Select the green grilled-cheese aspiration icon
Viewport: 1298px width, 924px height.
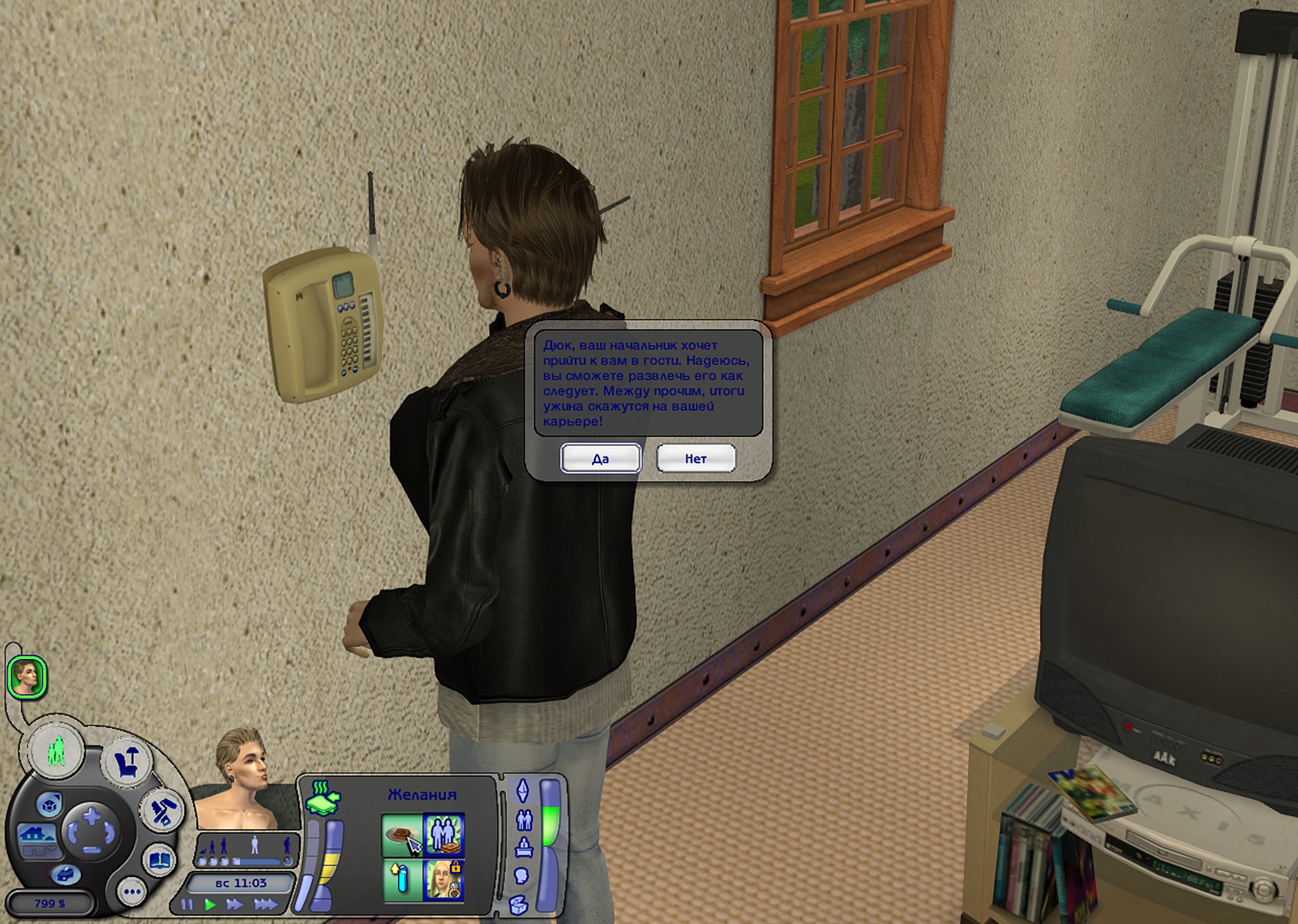pyautogui.click(x=323, y=799)
